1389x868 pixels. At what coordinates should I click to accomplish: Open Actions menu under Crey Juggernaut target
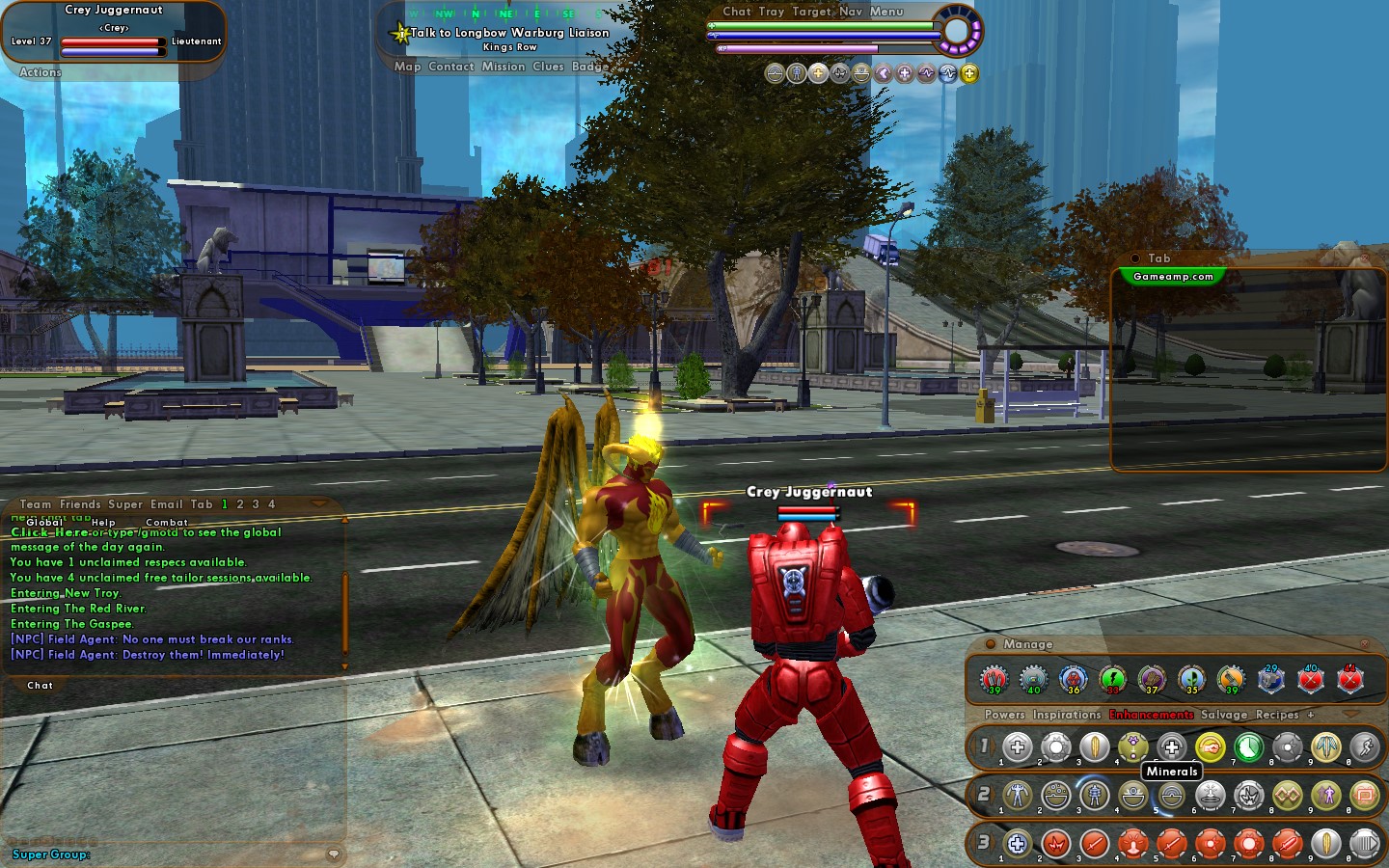point(41,72)
